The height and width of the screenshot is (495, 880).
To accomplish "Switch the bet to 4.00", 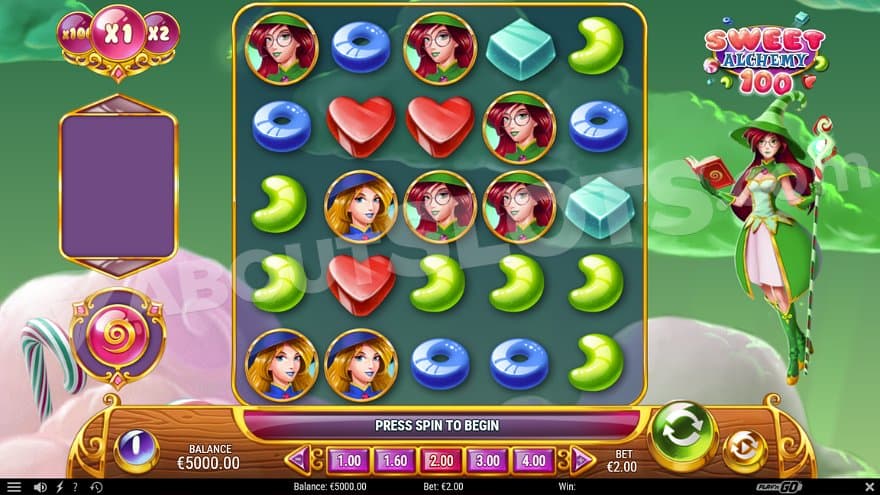I will point(533,461).
